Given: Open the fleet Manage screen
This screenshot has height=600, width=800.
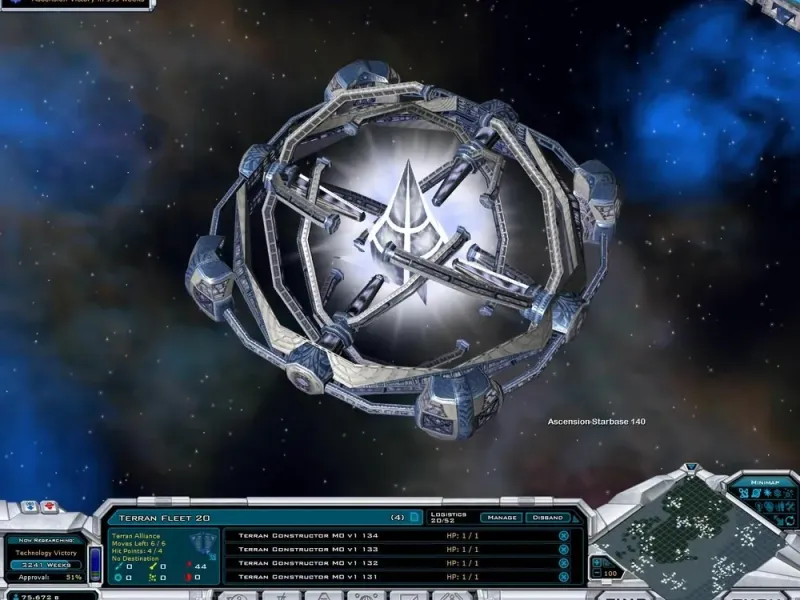Looking at the screenshot, I should click(x=500, y=518).
